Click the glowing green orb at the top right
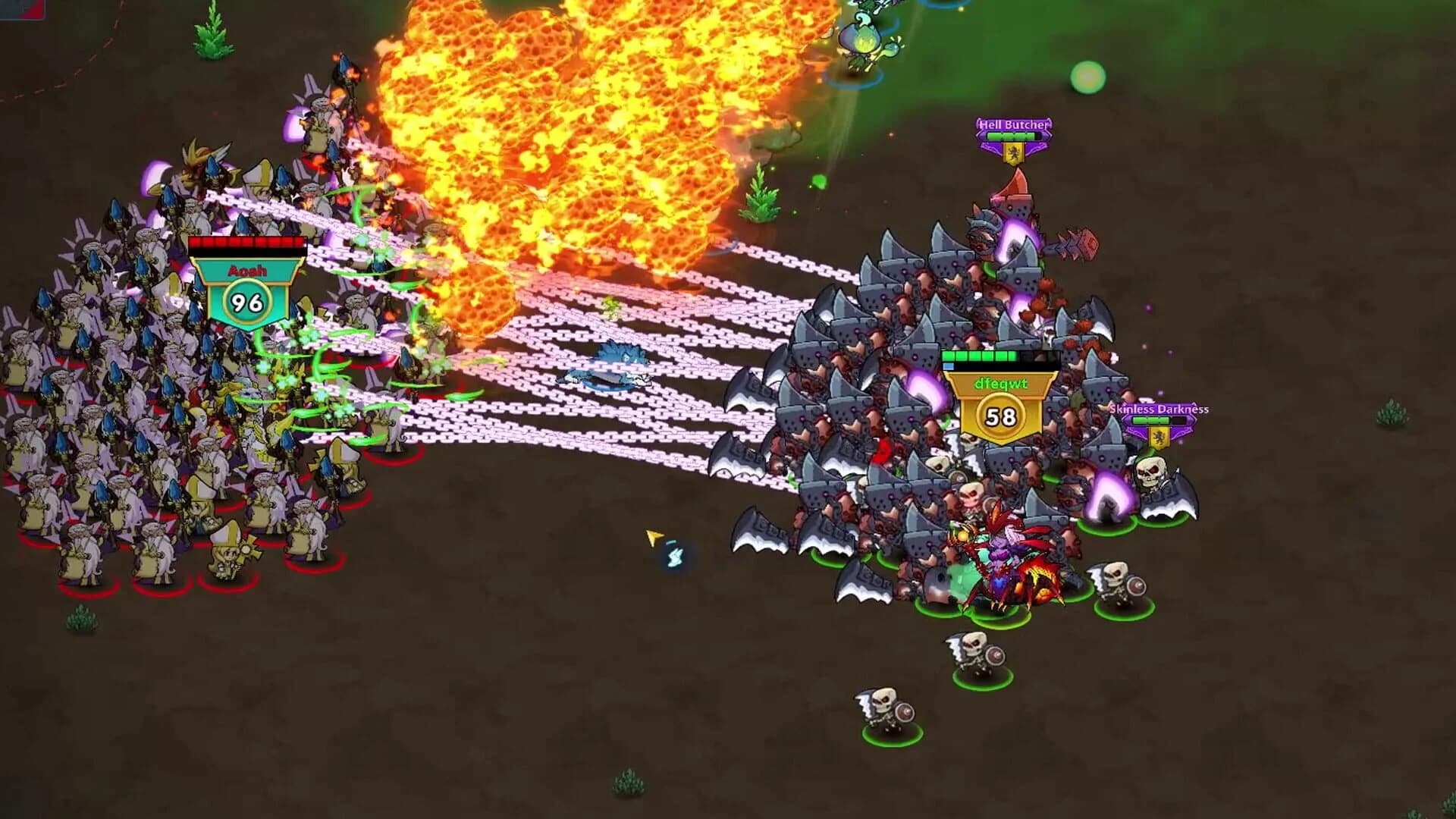The image size is (1456, 819). 1089,77
